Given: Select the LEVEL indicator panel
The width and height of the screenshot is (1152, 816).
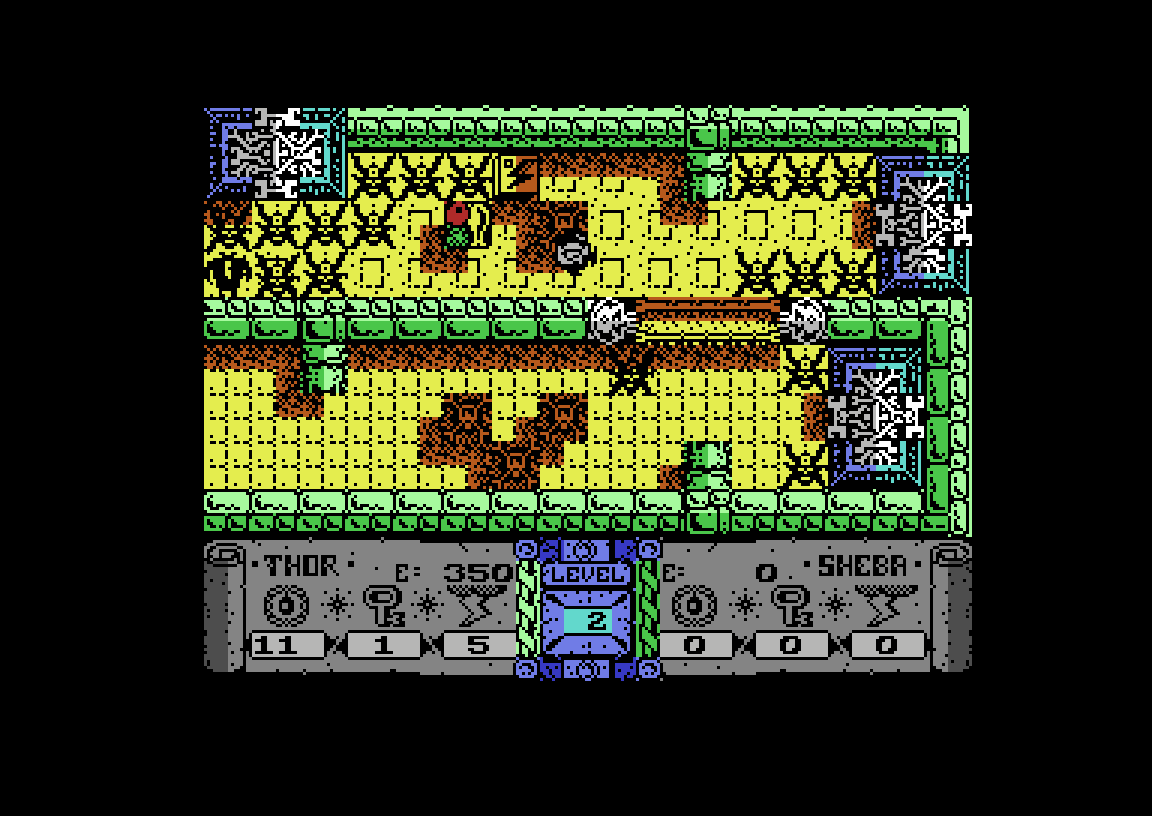Looking at the screenshot, I should tap(588, 608).
